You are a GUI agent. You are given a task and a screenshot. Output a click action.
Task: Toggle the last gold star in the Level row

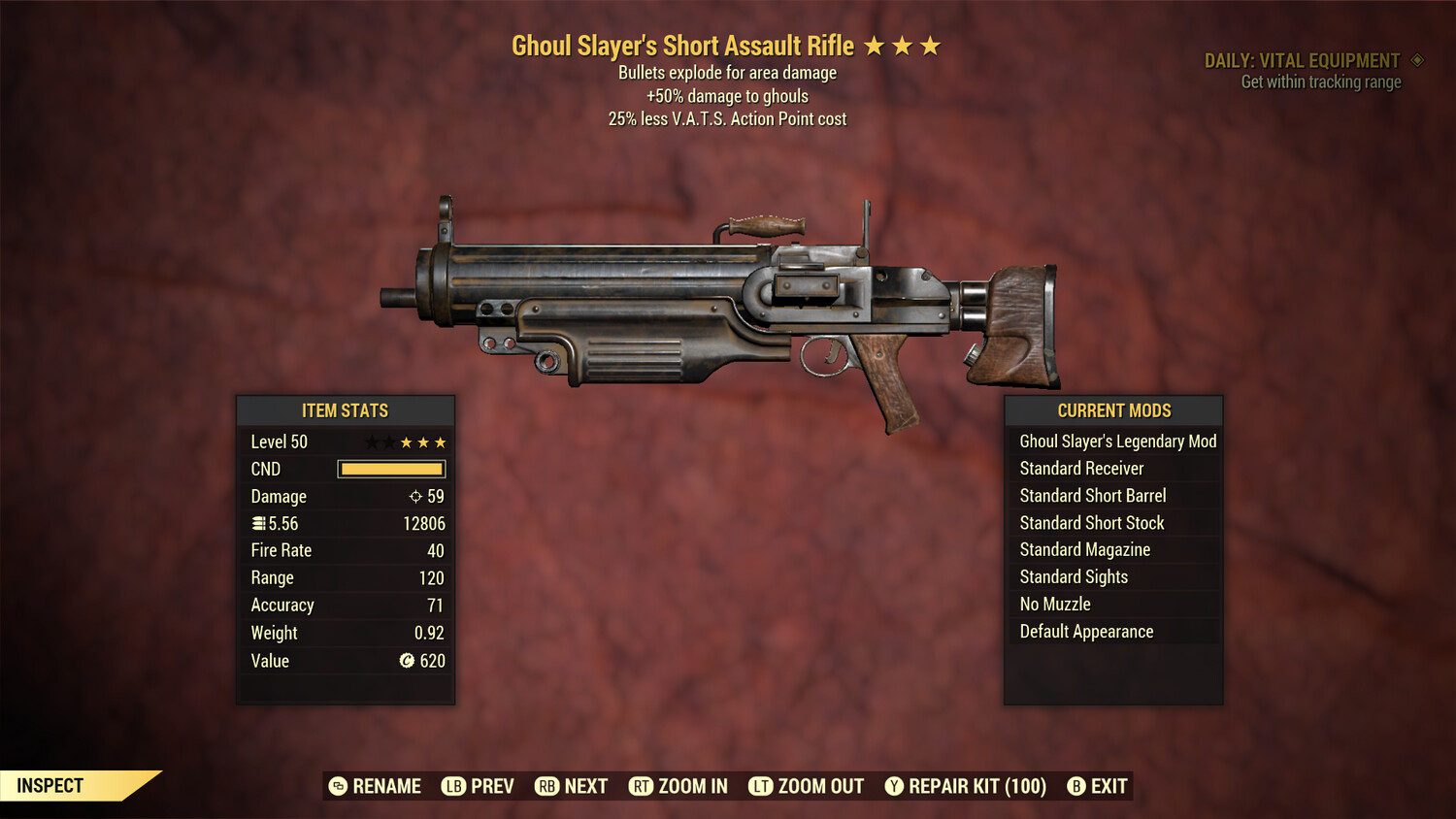click(x=441, y=442)
